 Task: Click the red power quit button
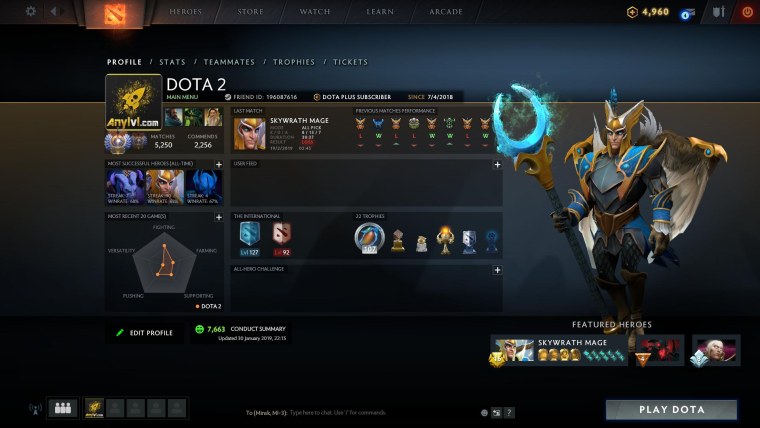746,12
